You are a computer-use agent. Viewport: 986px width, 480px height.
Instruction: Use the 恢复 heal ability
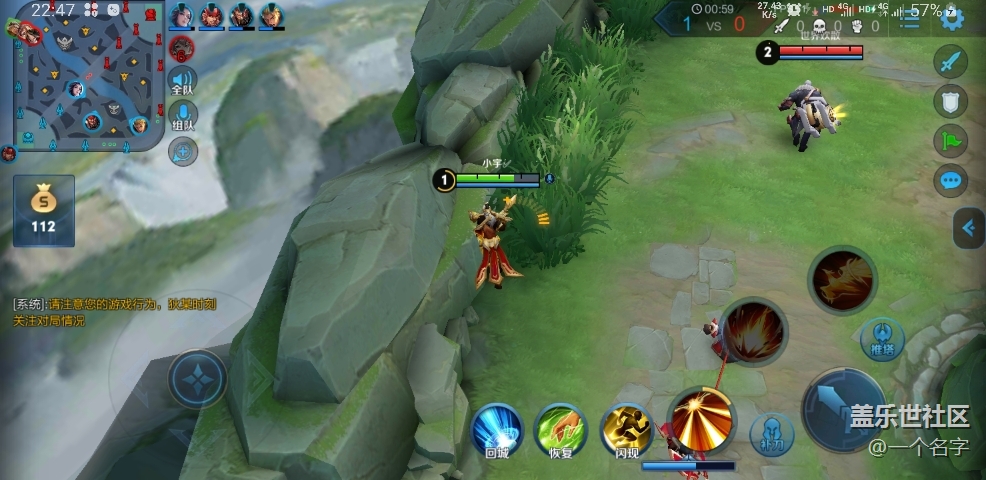click(x=560, y=430)
